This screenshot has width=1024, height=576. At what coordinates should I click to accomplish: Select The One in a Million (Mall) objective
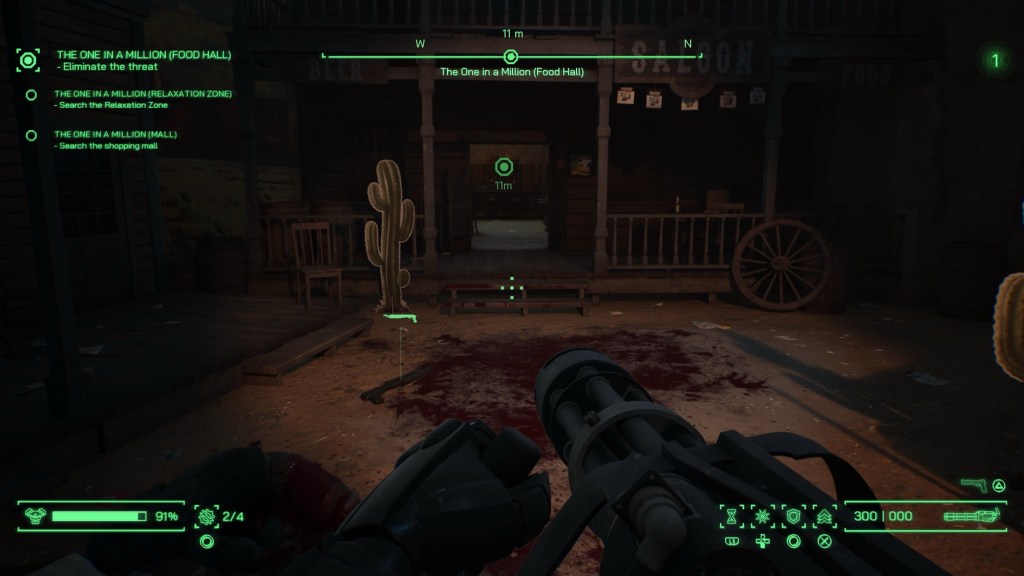pos(115,134)
